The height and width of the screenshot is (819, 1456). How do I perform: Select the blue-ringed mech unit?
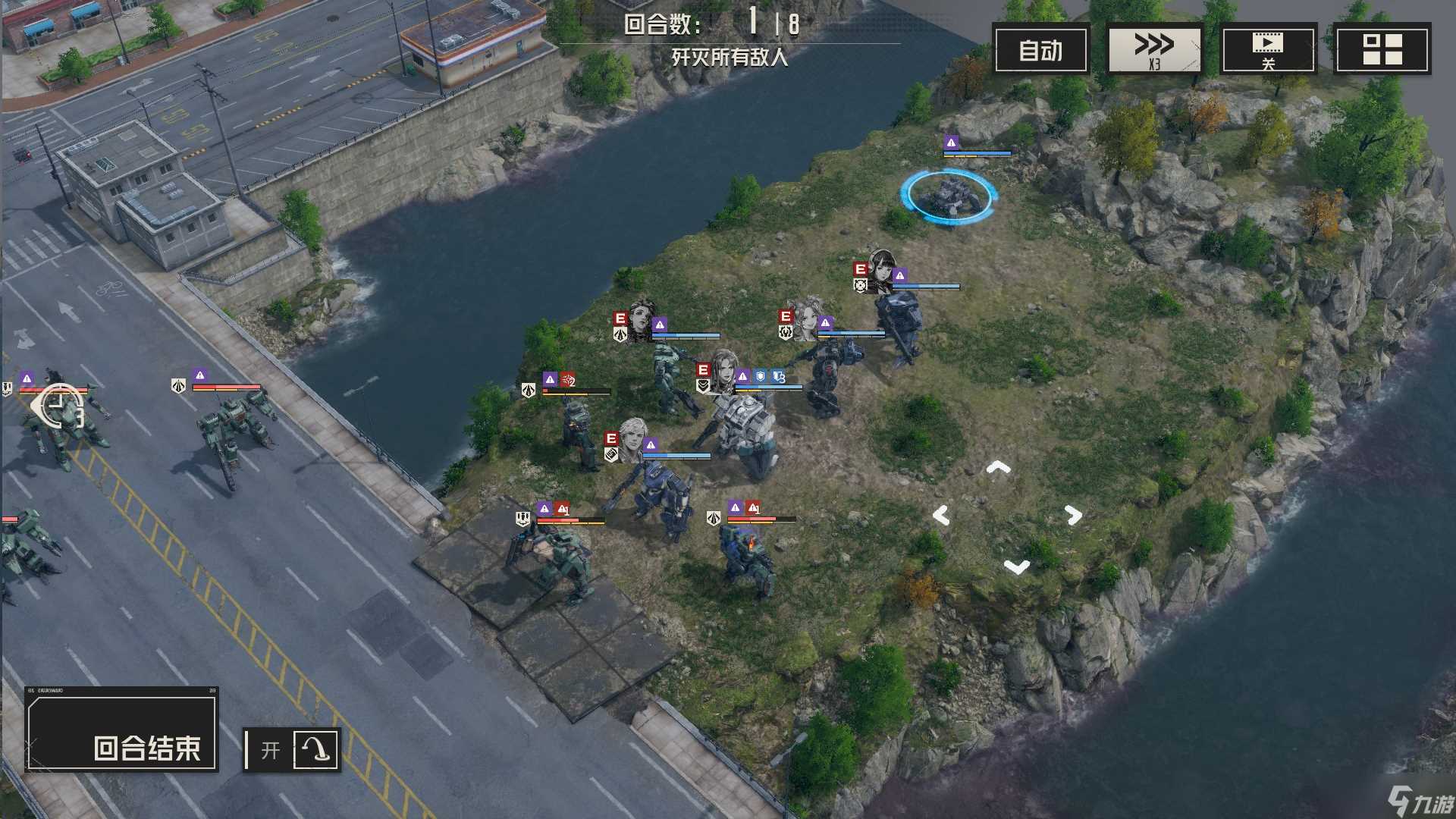pos(948,196)
